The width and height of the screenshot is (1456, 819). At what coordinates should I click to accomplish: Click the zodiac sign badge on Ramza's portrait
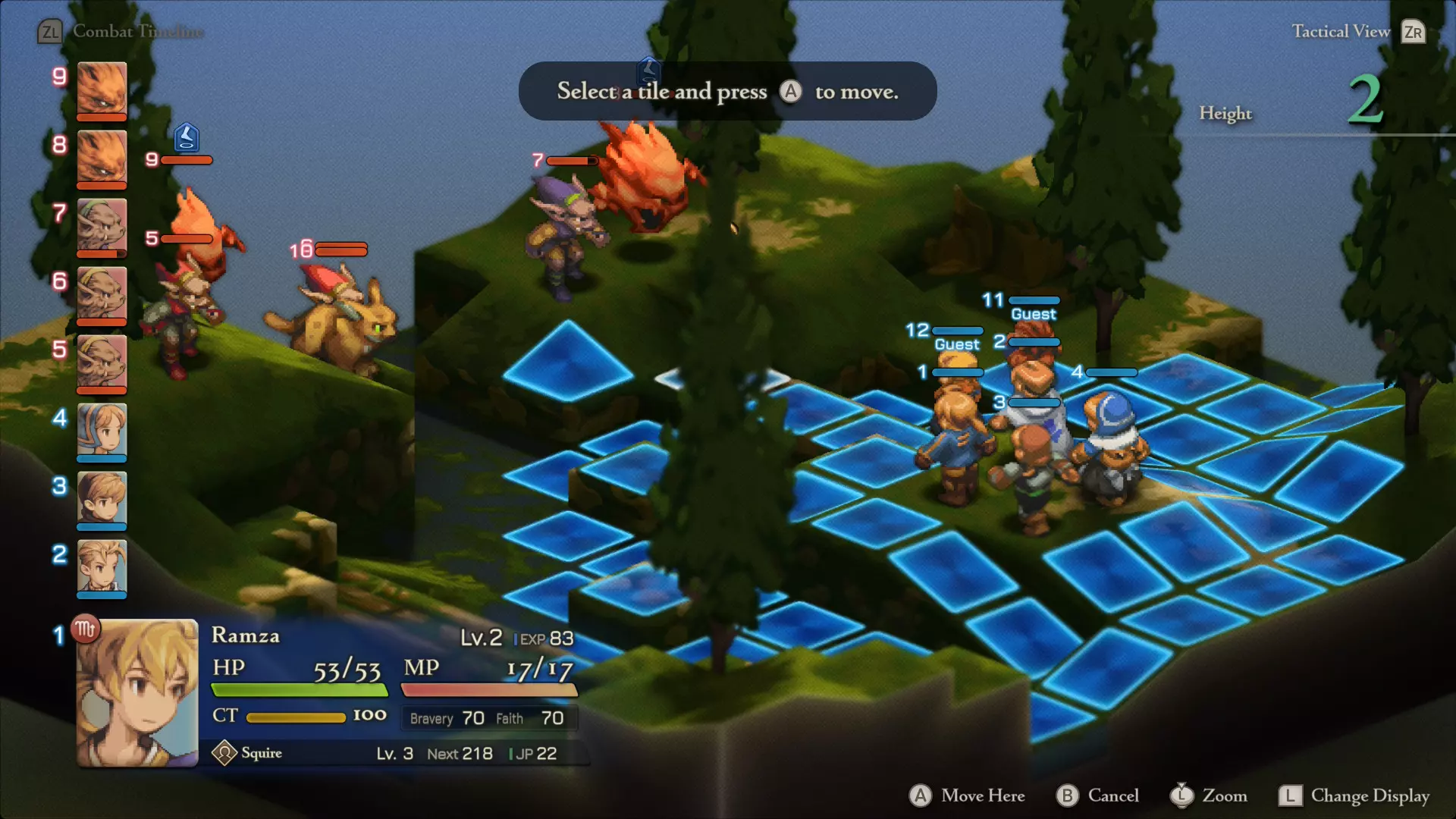pyautogui.click(x=85, y=629)
